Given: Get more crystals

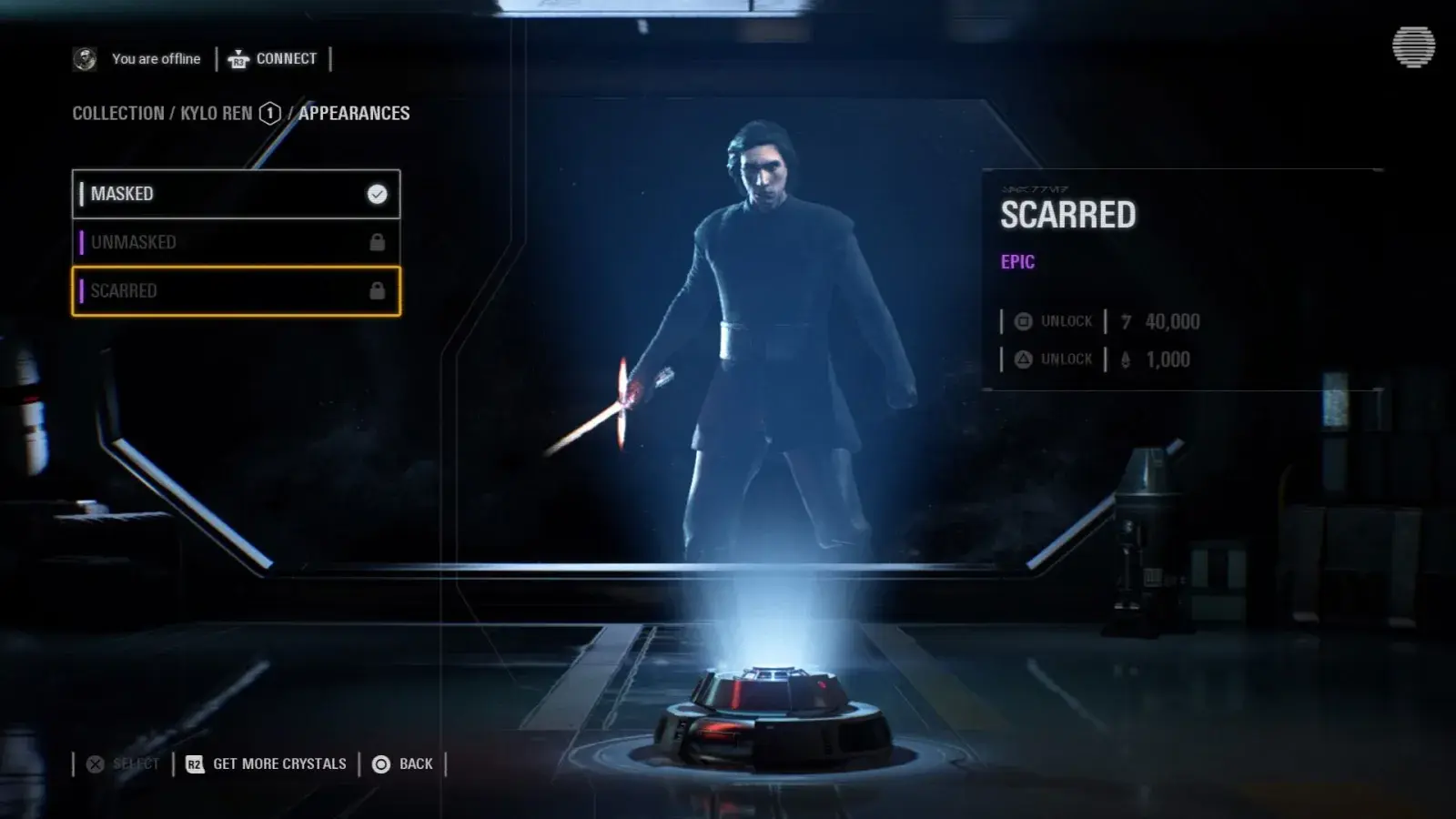Looking at the screenshot, I should point(267,764).
